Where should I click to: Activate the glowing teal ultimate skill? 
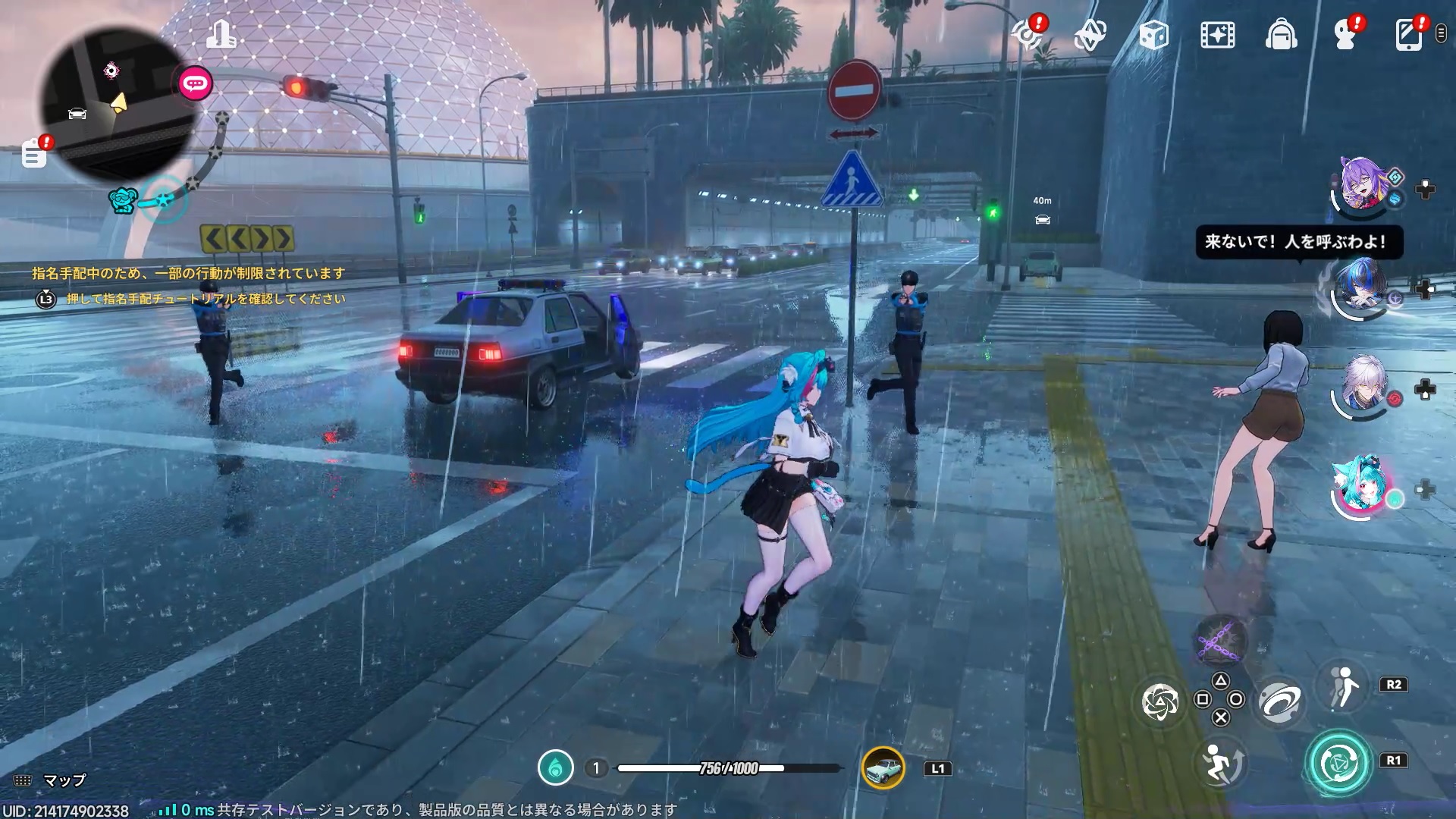click(x=1337, y=763)
